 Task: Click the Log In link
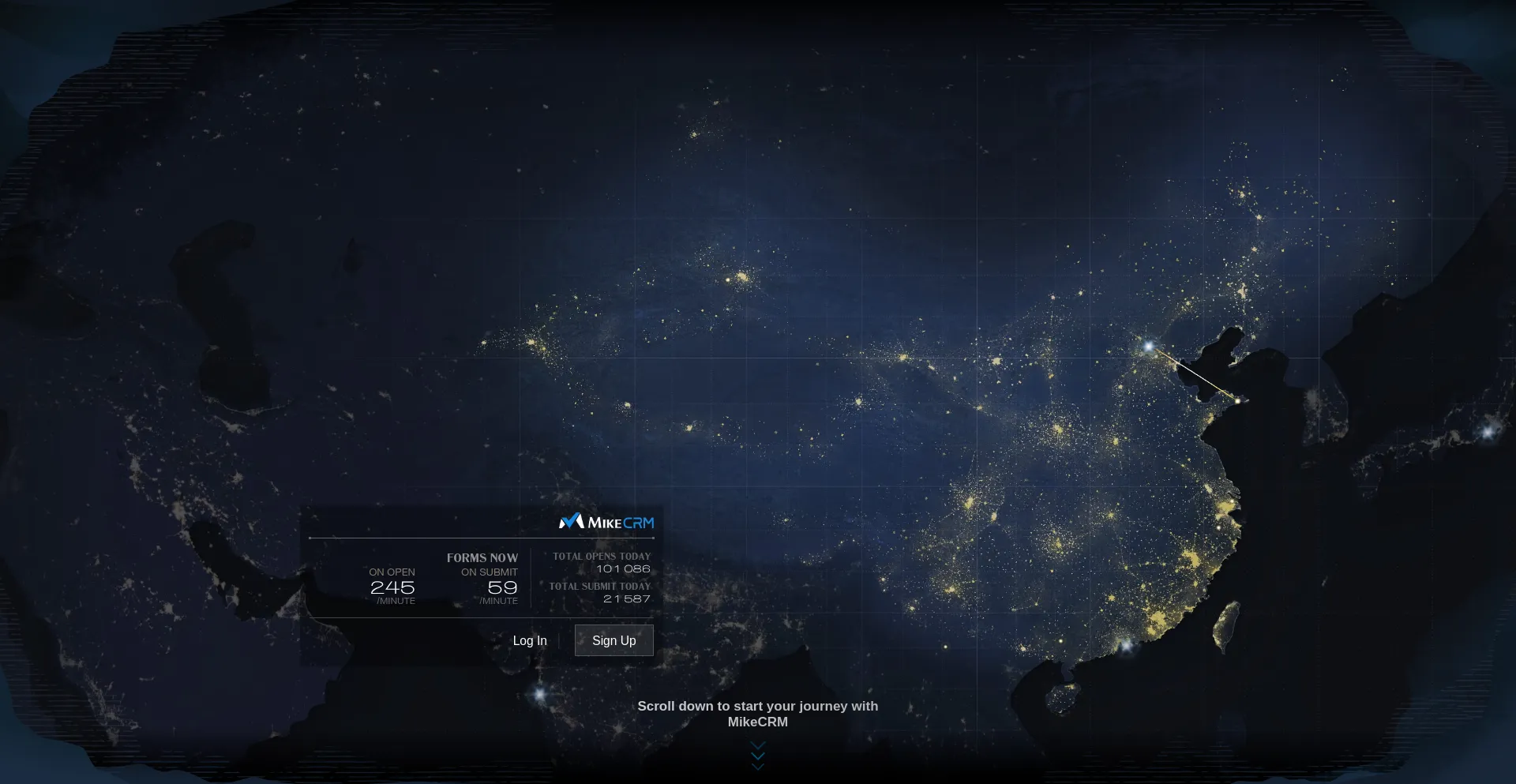coord(529,640)
